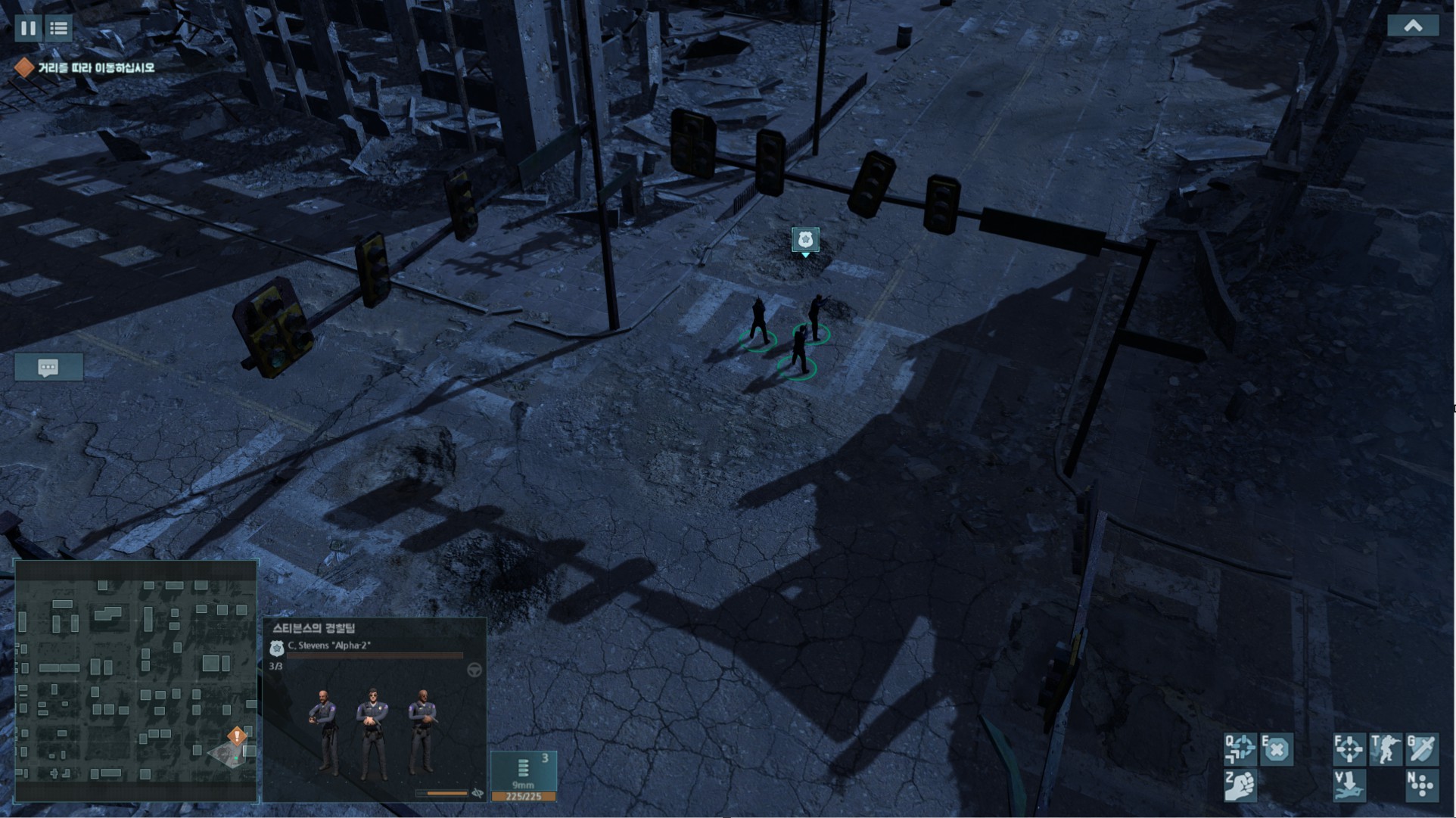Select the 9mm ammo slot
This screenshot has width=1456, height=818.
coord(524,775)
